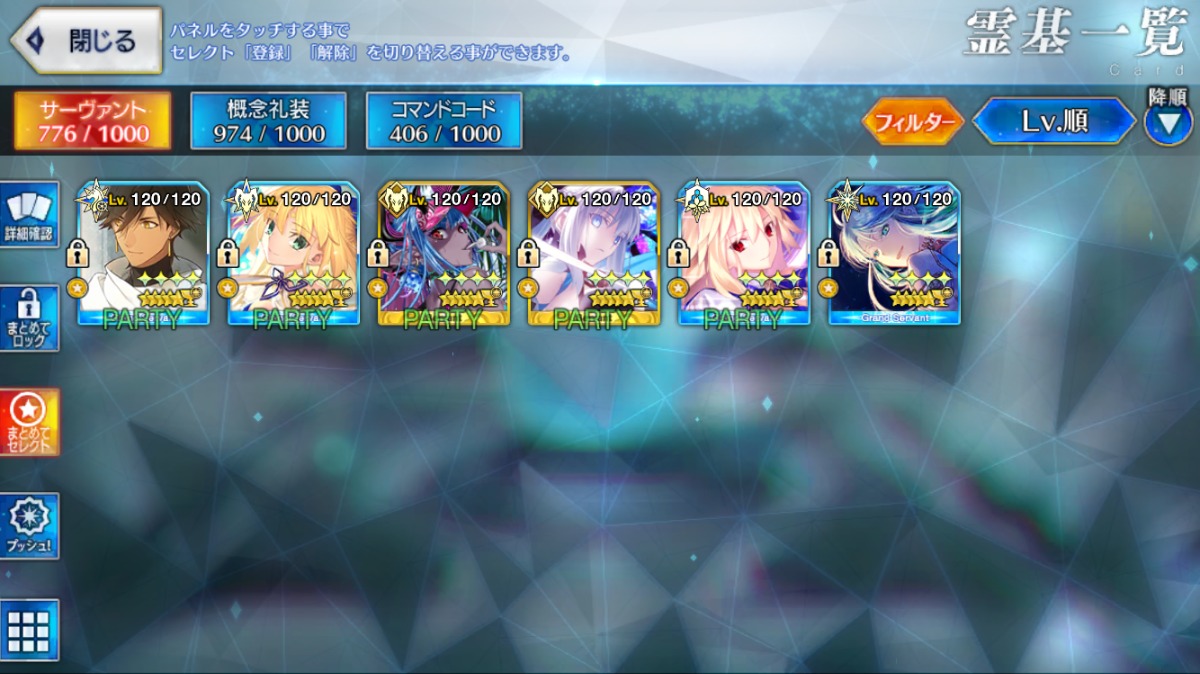The height and width of the screenshot is (674, 1200).
Task: Change the Lv.順 sort order
Action: click(x=1054, y=122)
